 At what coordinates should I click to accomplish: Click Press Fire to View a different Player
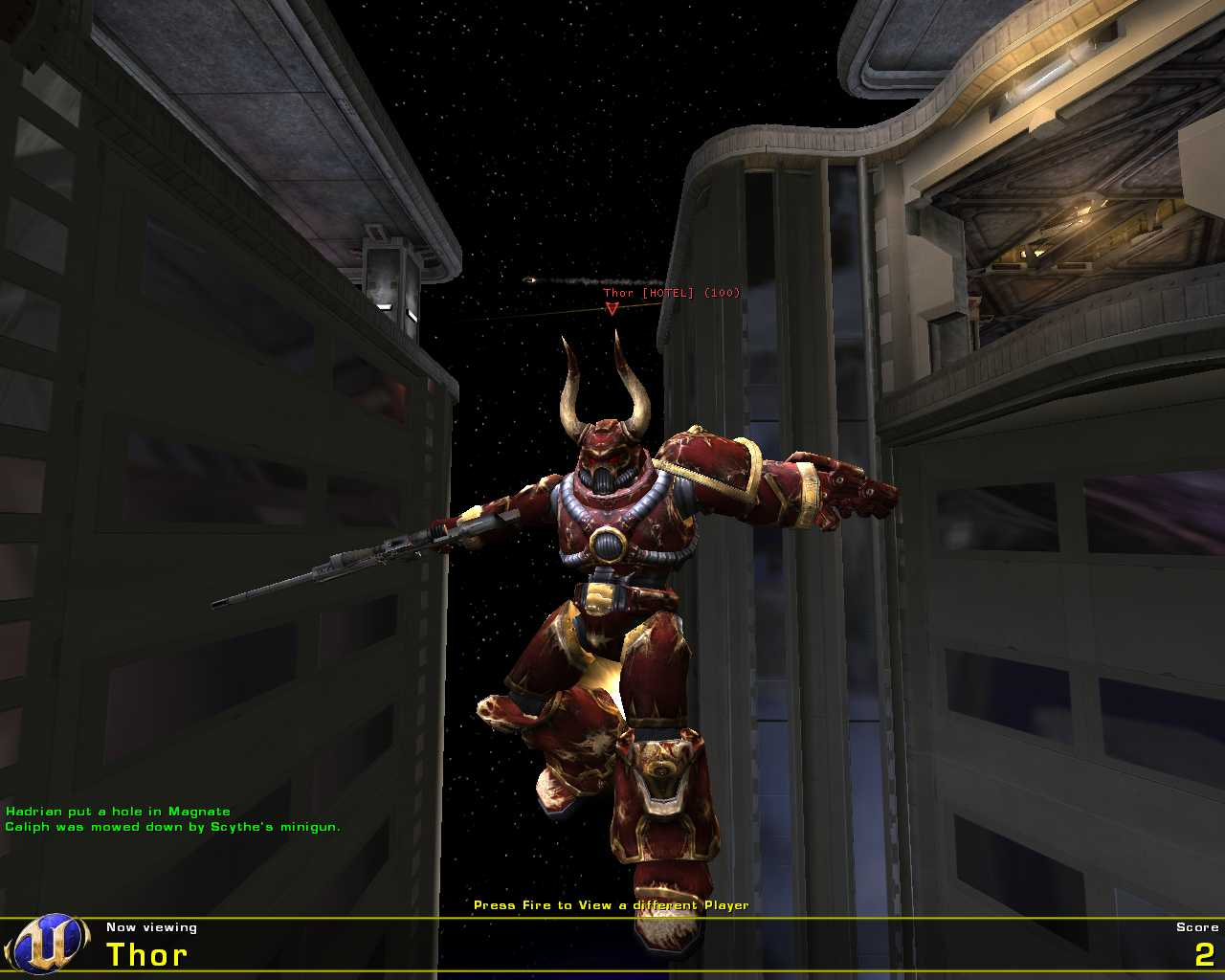pyautogui.click(x=612, y=903)
